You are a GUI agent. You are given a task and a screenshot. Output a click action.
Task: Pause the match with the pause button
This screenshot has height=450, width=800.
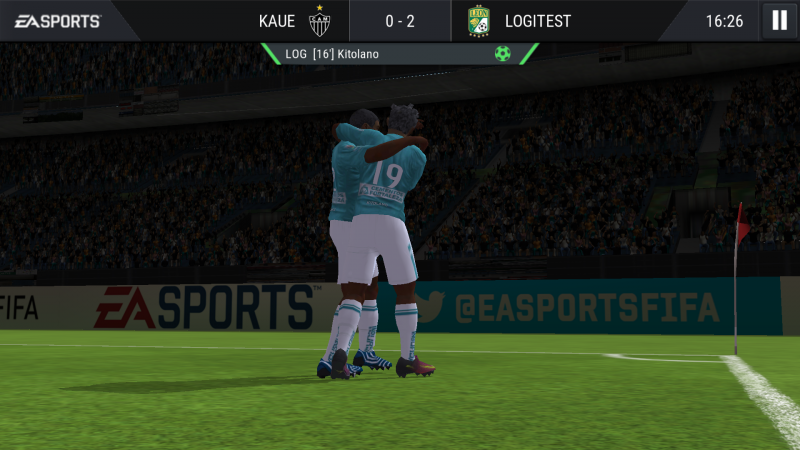[779, 20]
